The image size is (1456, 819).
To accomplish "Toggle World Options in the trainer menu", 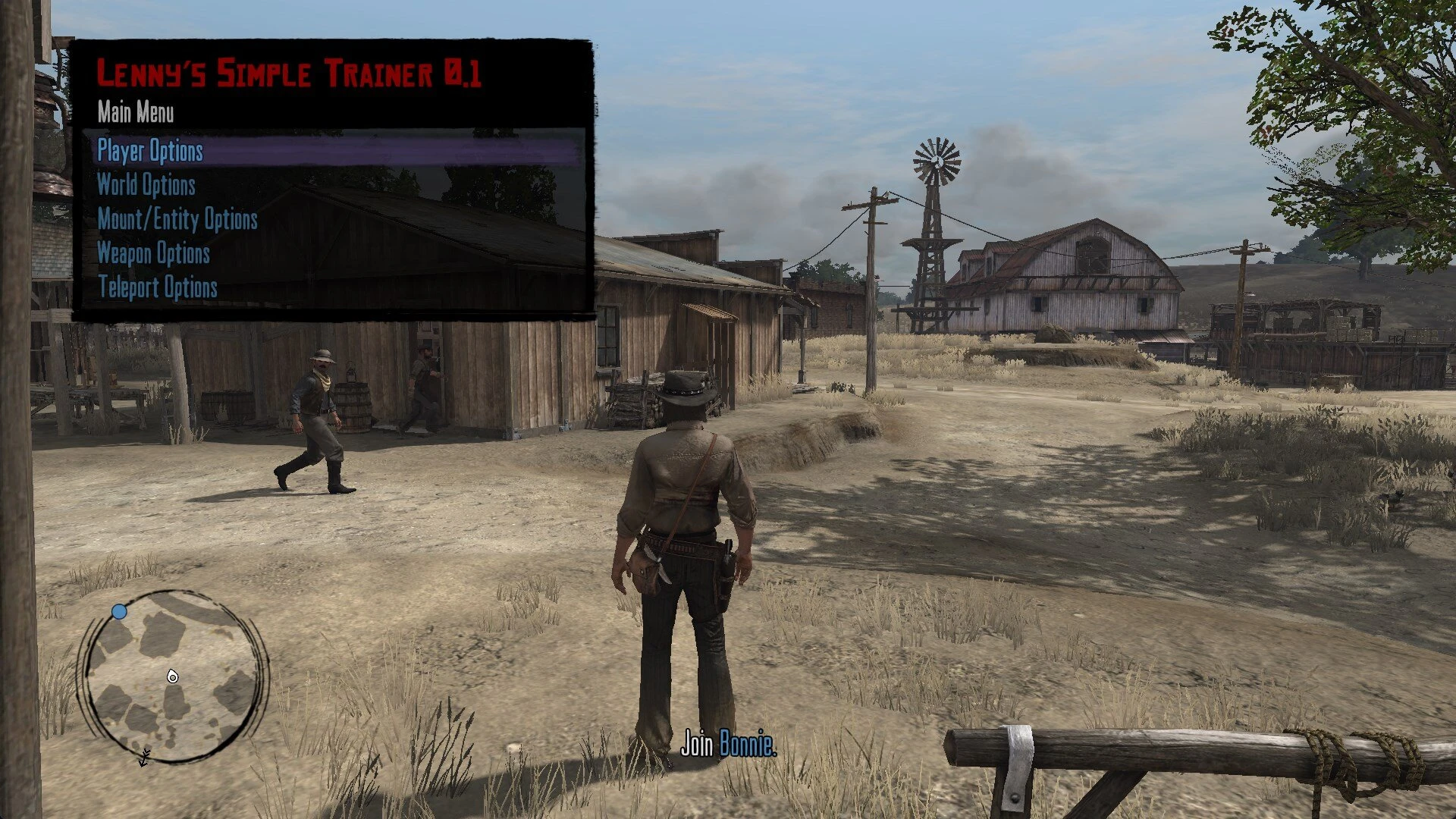I will pyautogui.click(x=146, y=186).
